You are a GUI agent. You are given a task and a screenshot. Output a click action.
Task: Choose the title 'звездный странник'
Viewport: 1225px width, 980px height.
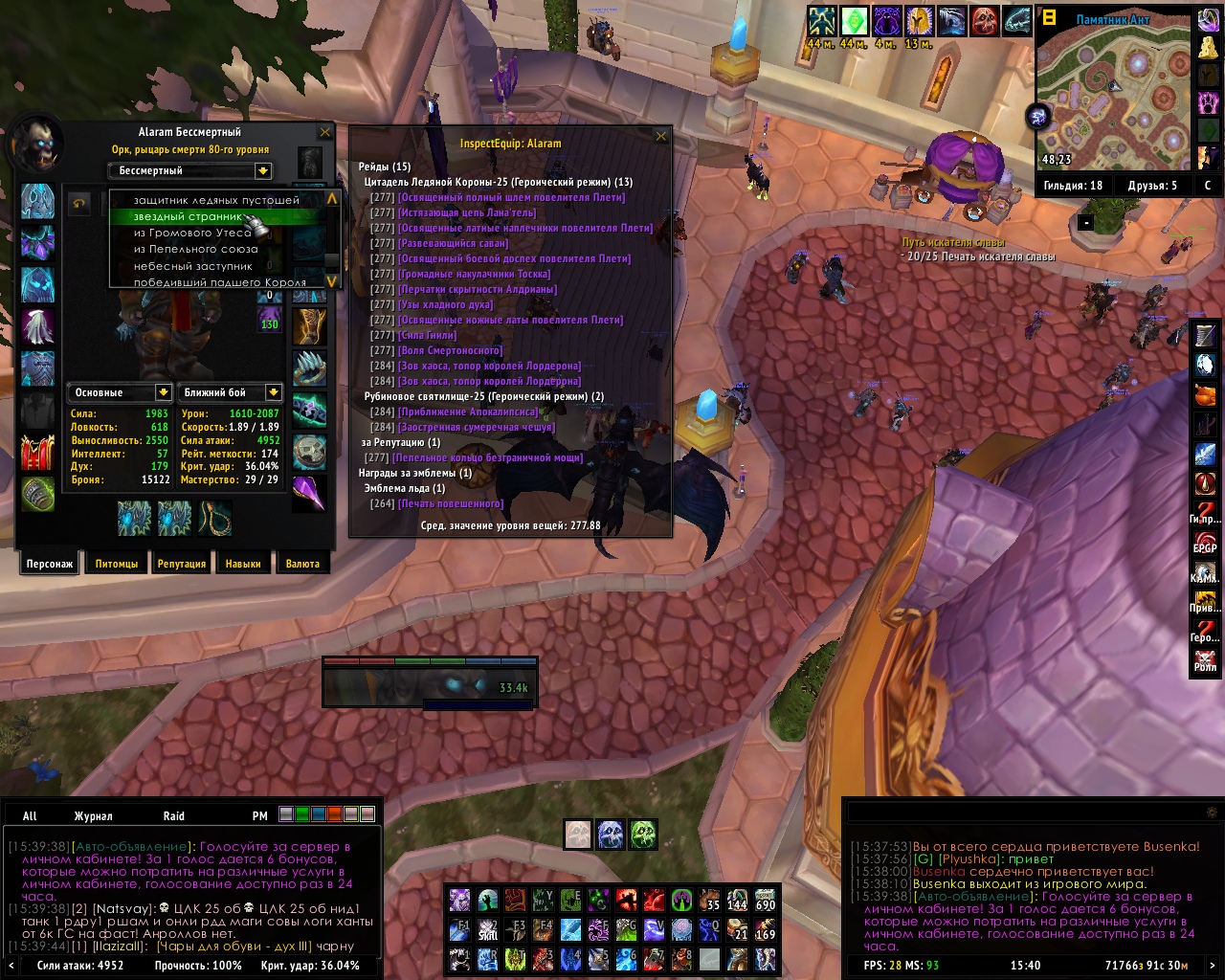(188, 217)
